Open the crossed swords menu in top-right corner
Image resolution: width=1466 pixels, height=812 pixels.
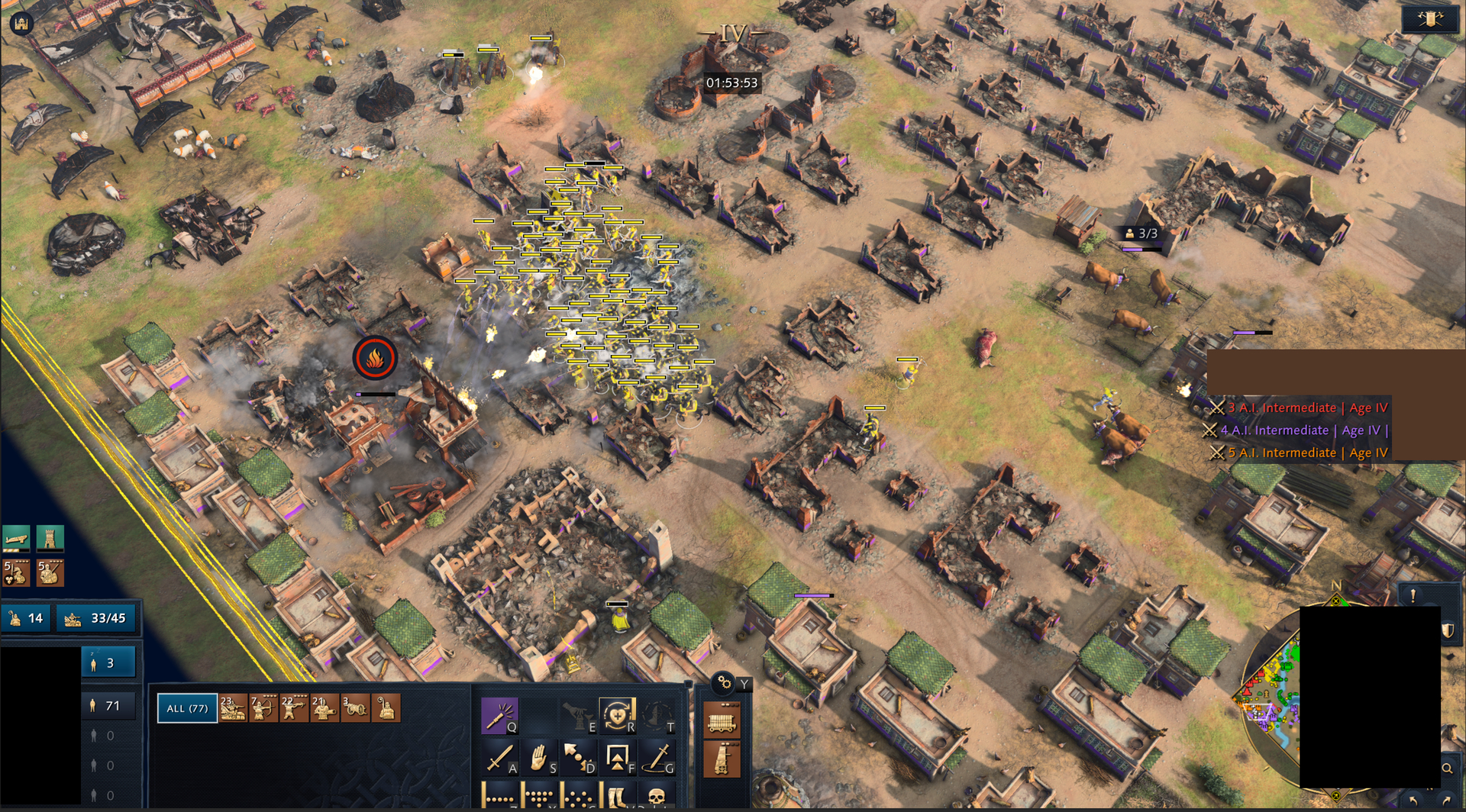coord(1430,19)
